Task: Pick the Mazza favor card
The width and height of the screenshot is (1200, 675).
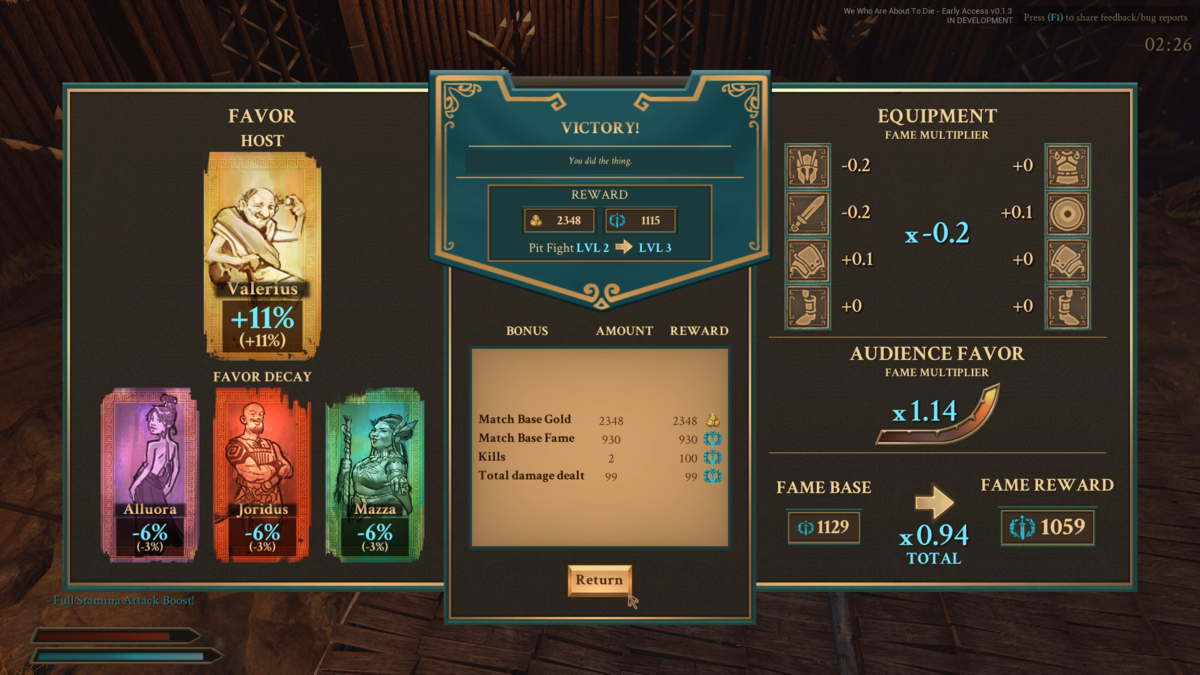Action: click(375, 475)
